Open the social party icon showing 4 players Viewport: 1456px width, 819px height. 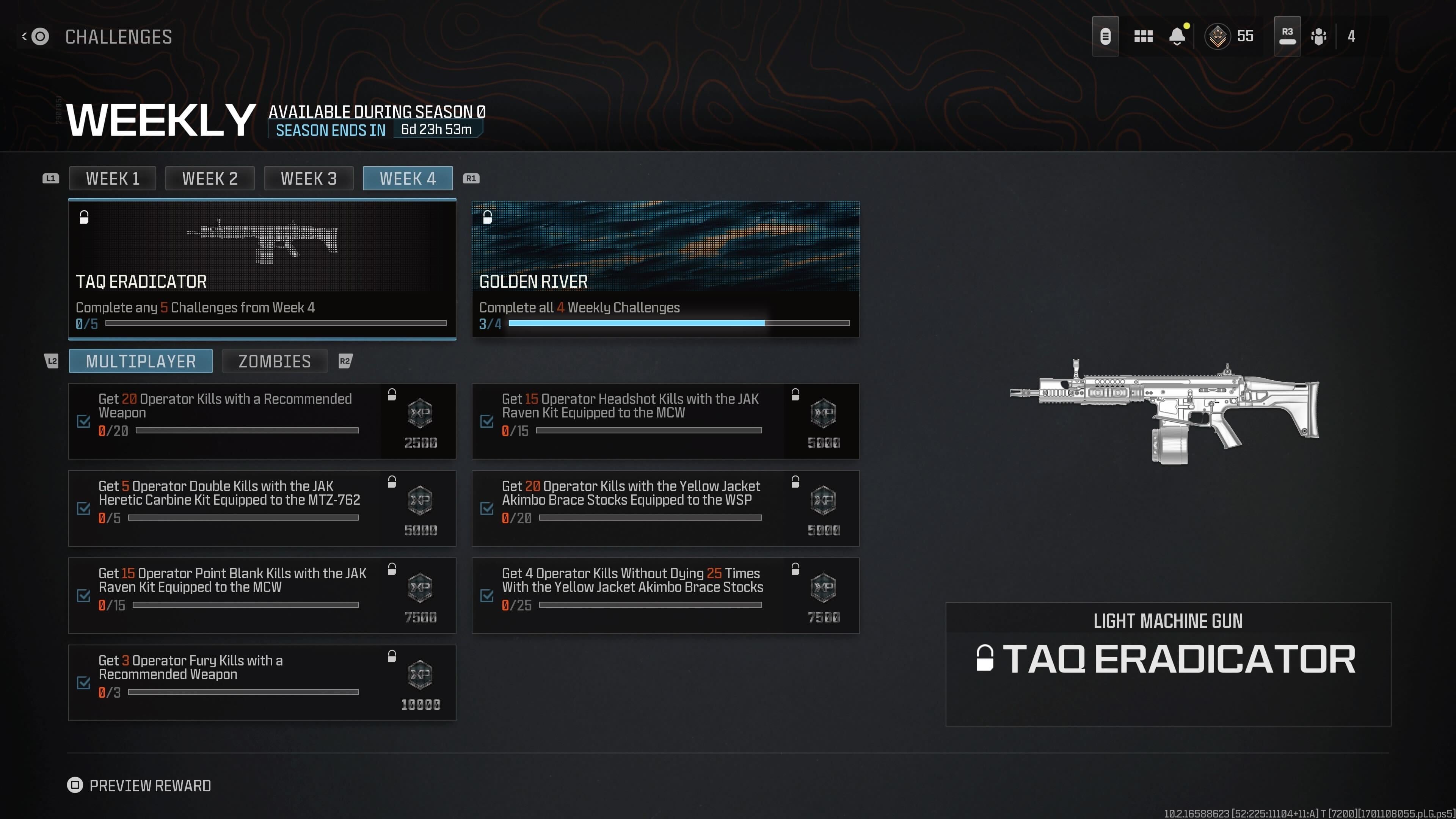1319,36
